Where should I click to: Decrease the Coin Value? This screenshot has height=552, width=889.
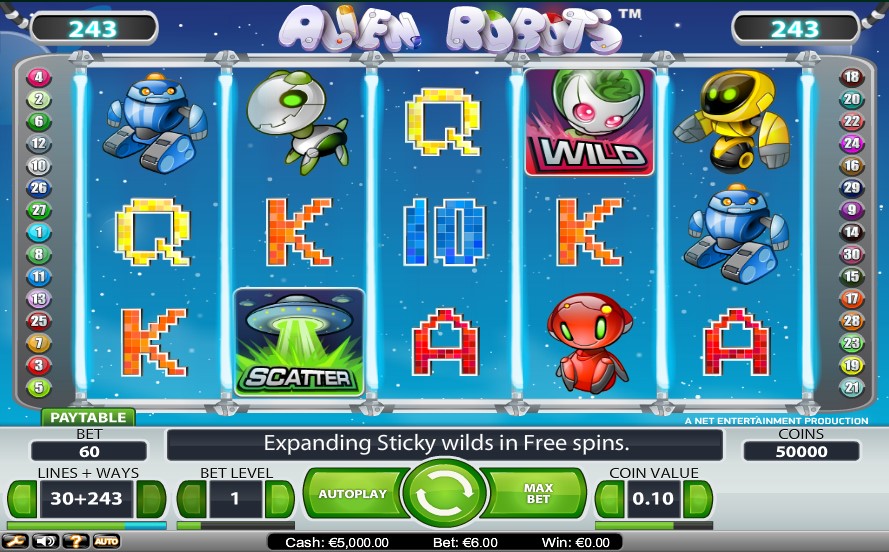click(x=610, y=498)
